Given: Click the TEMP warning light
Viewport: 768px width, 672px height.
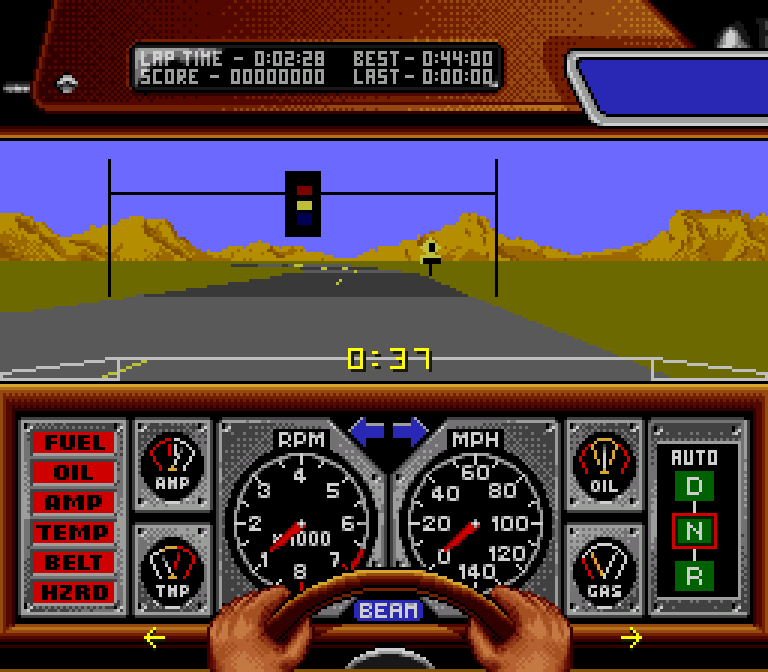Looking at the screenshot, I should pyautogui.click(x=73, y=532).
